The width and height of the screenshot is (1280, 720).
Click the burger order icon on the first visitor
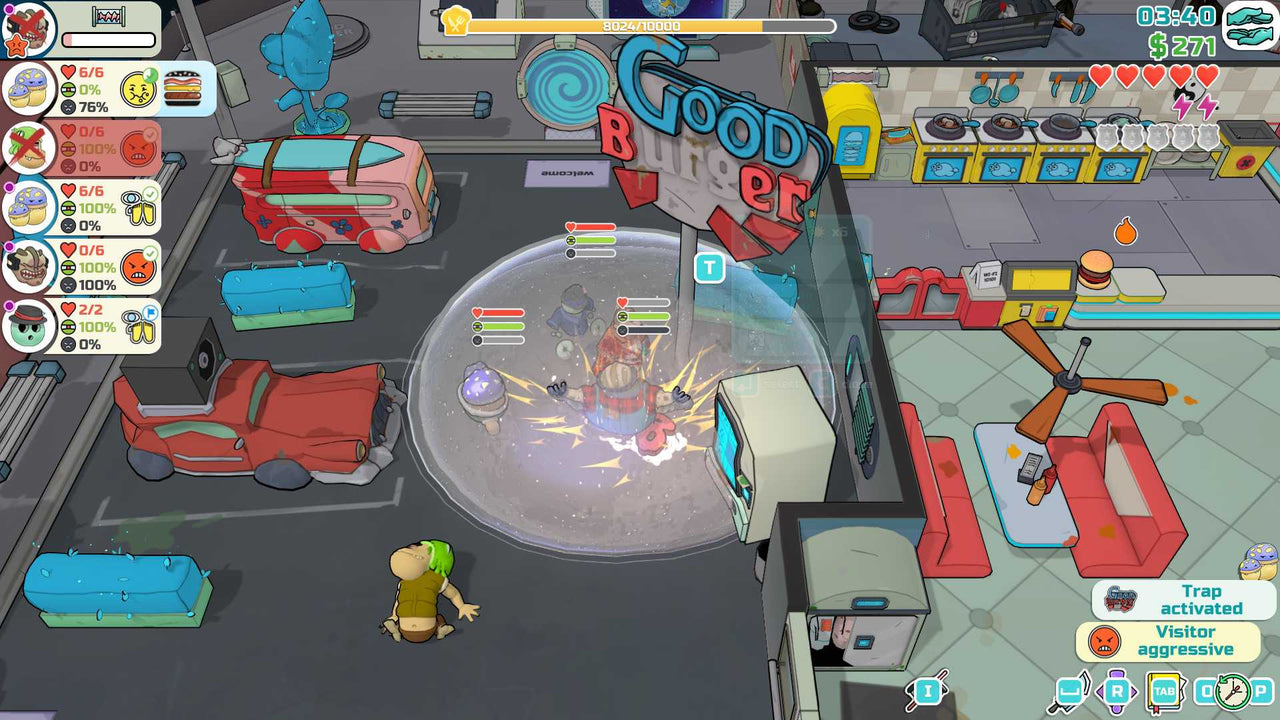point(181,87)
